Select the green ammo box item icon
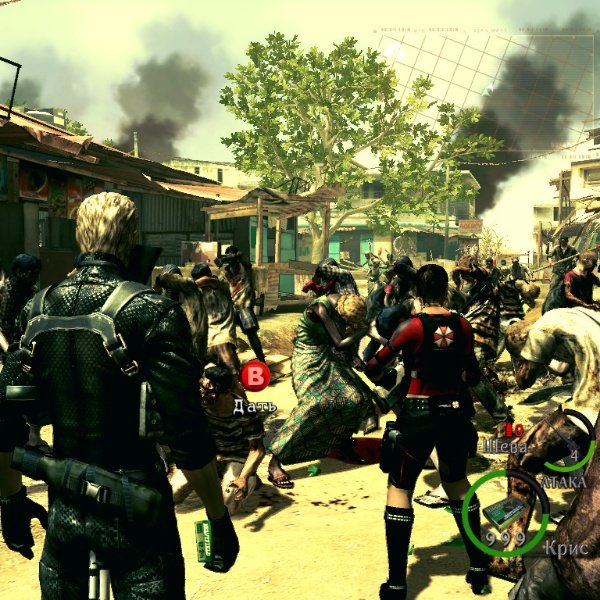This screenshot has width=600, height=600. click(x=505, y=511)
